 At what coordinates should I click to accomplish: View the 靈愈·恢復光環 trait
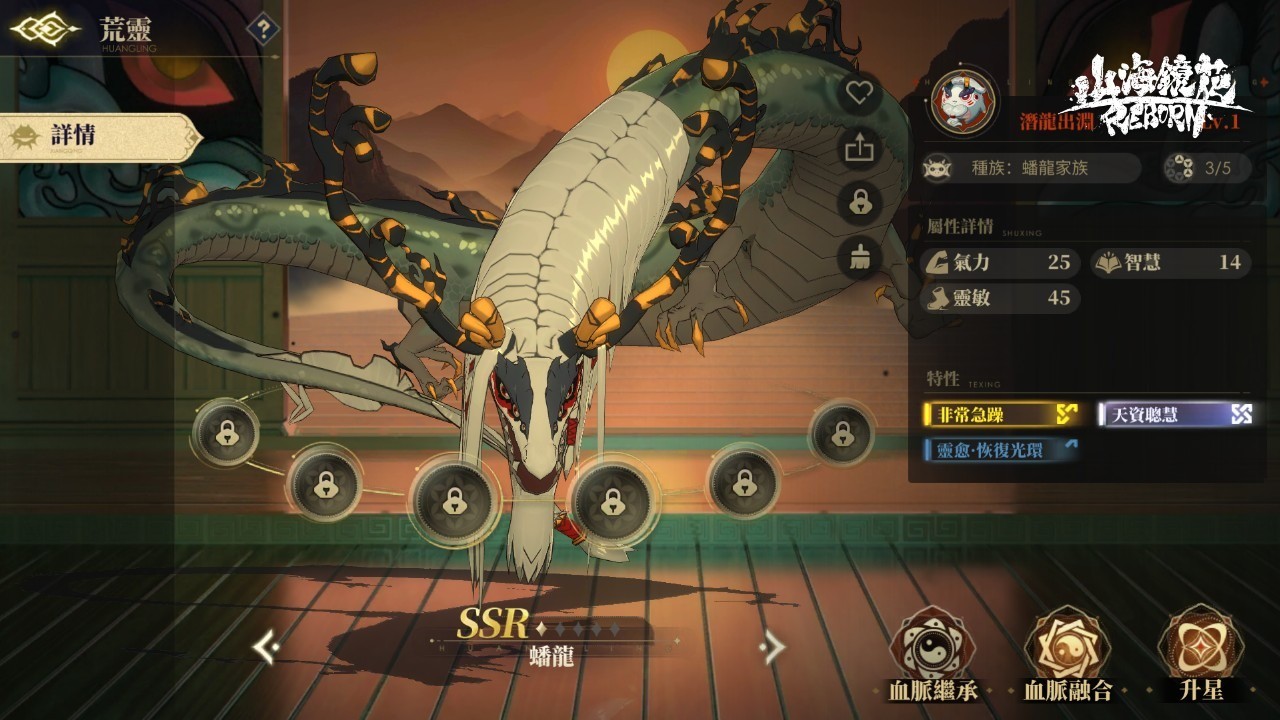(1001, 450)
